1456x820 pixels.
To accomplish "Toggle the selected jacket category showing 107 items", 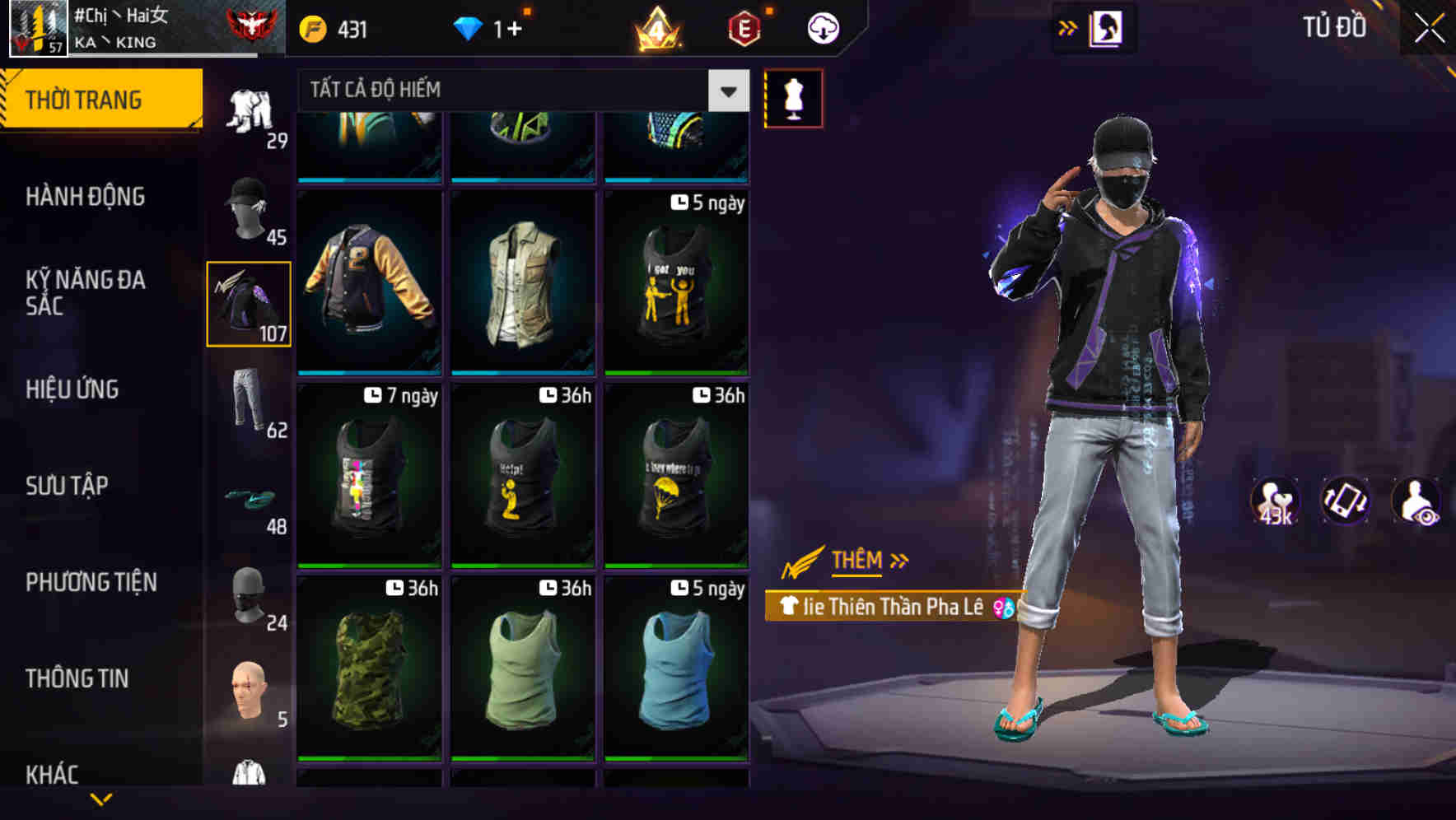I will click(x=249, y=305).
